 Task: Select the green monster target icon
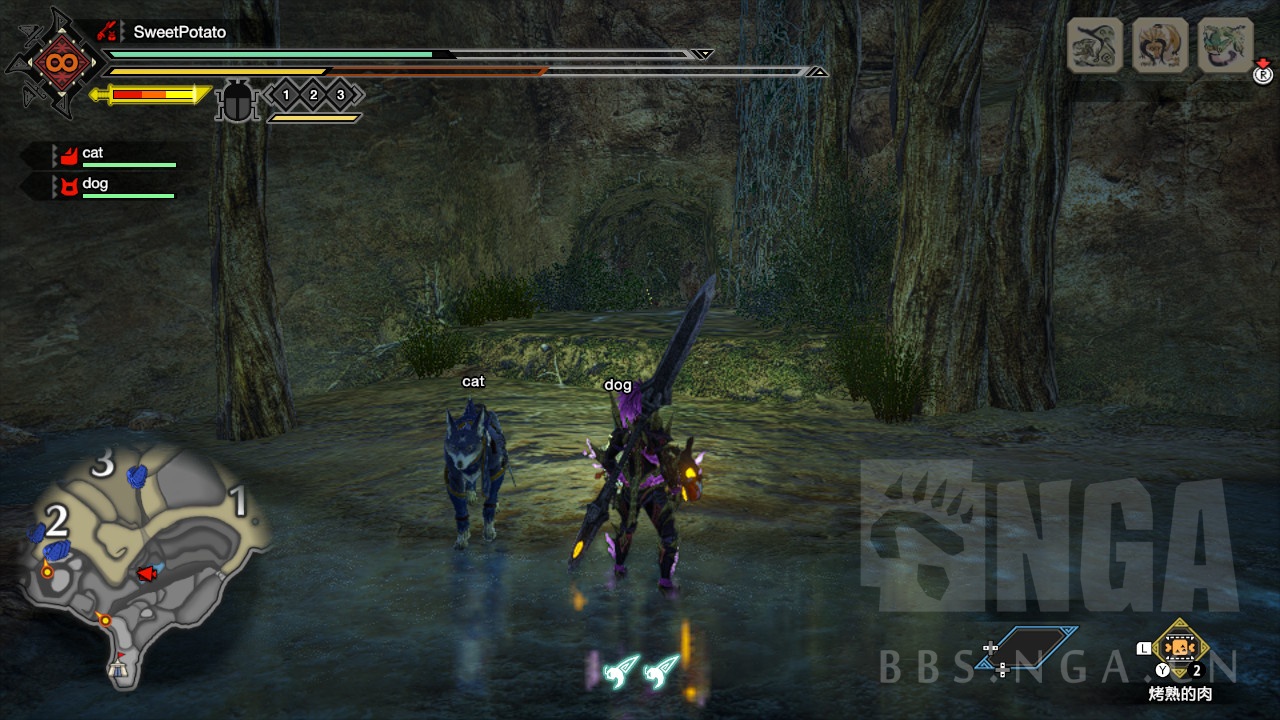coord(1225,45)
